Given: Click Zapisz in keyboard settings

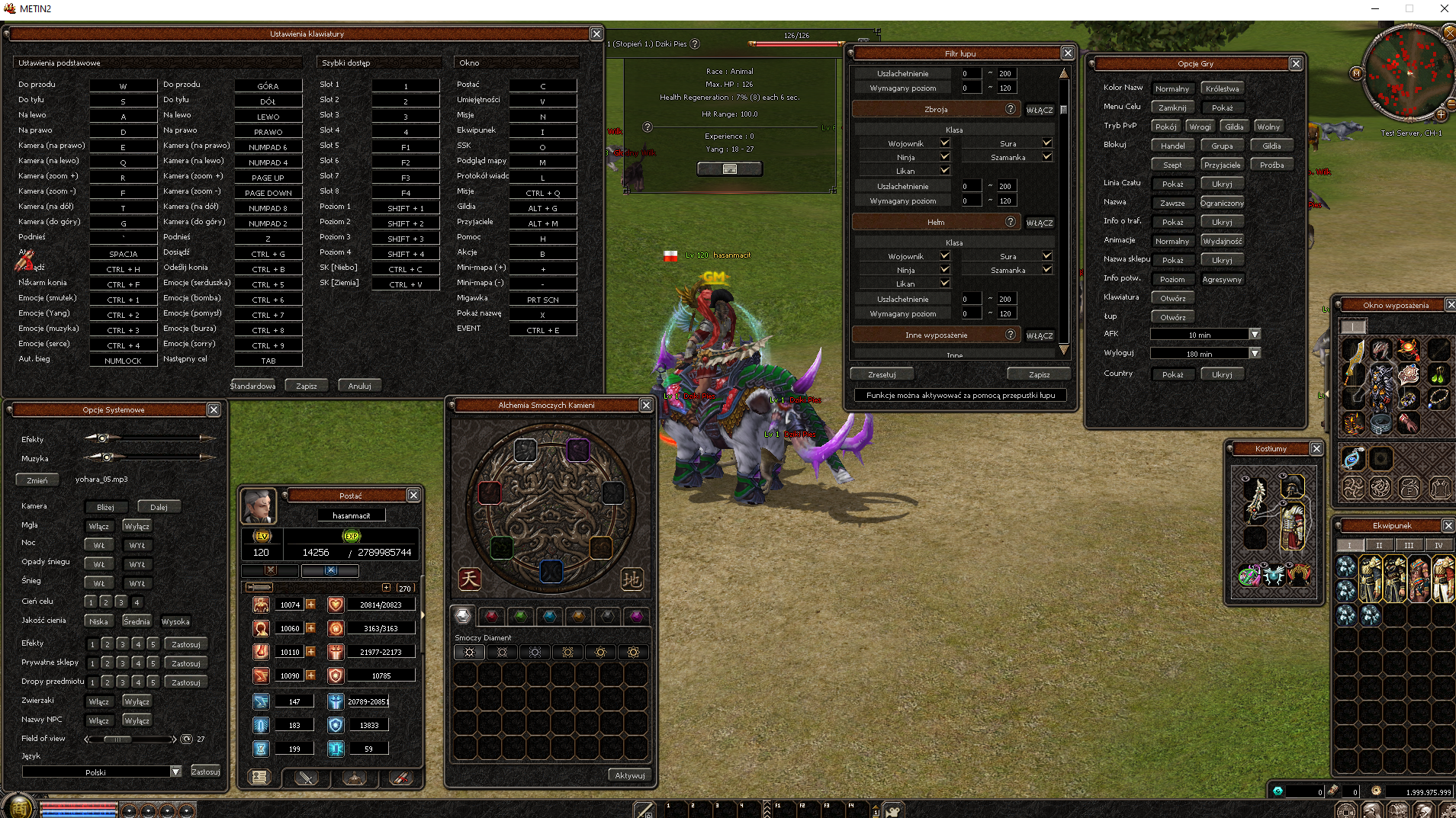Looking at the screenshot, I should [306, 386].
